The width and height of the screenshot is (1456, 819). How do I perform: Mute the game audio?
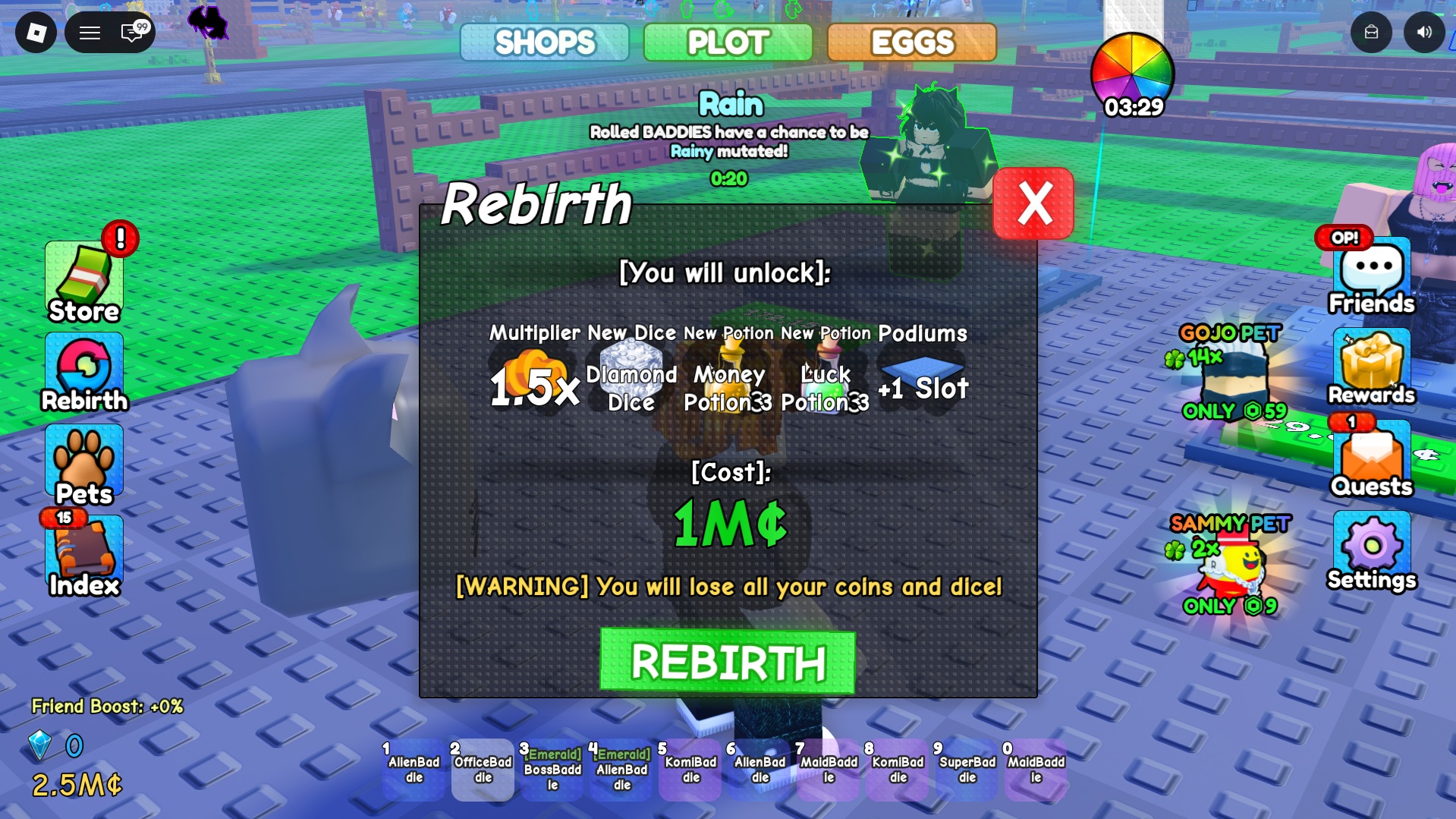click(1424, 33)
